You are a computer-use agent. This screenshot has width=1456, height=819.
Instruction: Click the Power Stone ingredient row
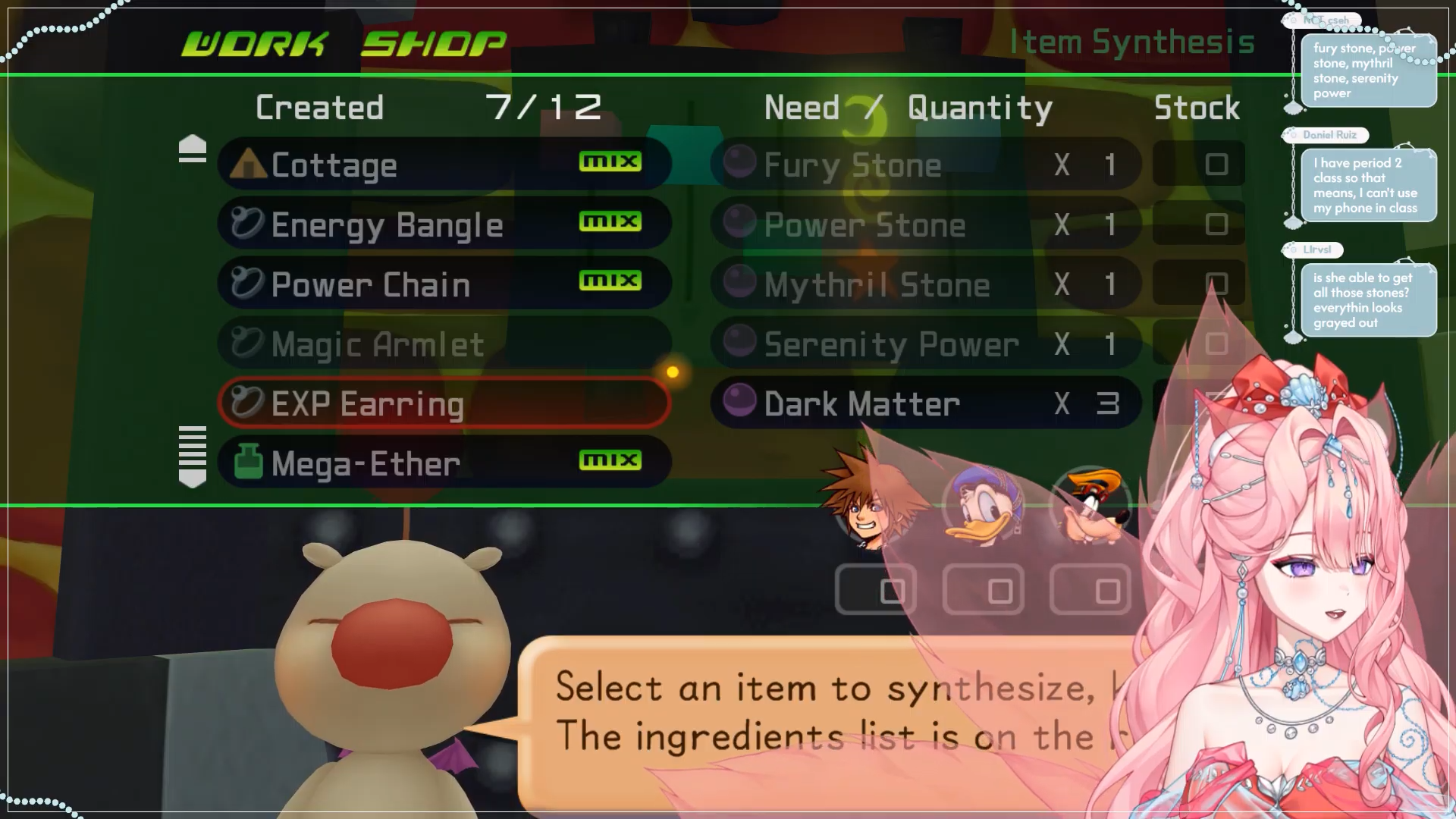[x=925, y=224]
